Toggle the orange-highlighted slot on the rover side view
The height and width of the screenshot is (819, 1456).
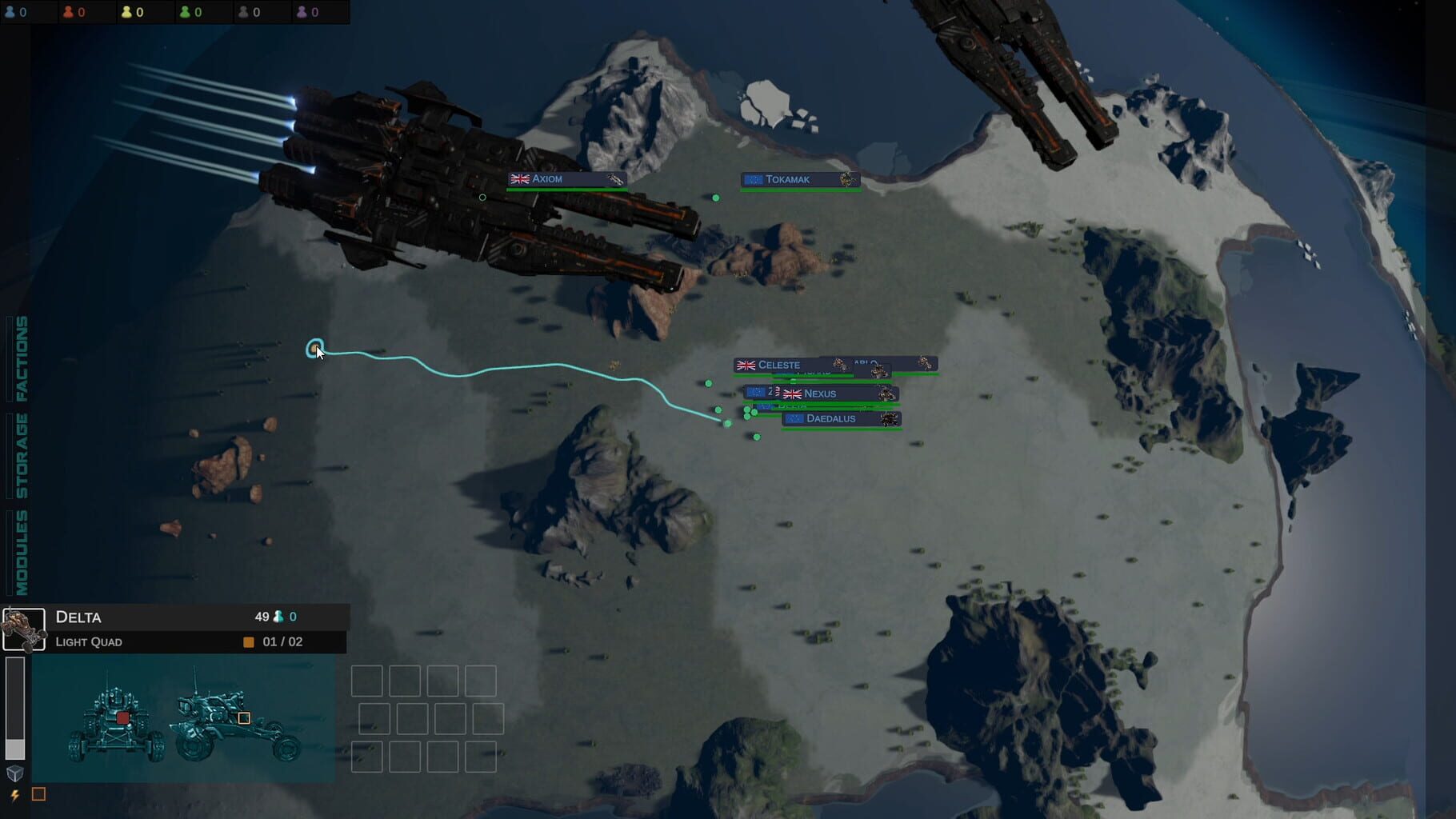click(245, 717)
